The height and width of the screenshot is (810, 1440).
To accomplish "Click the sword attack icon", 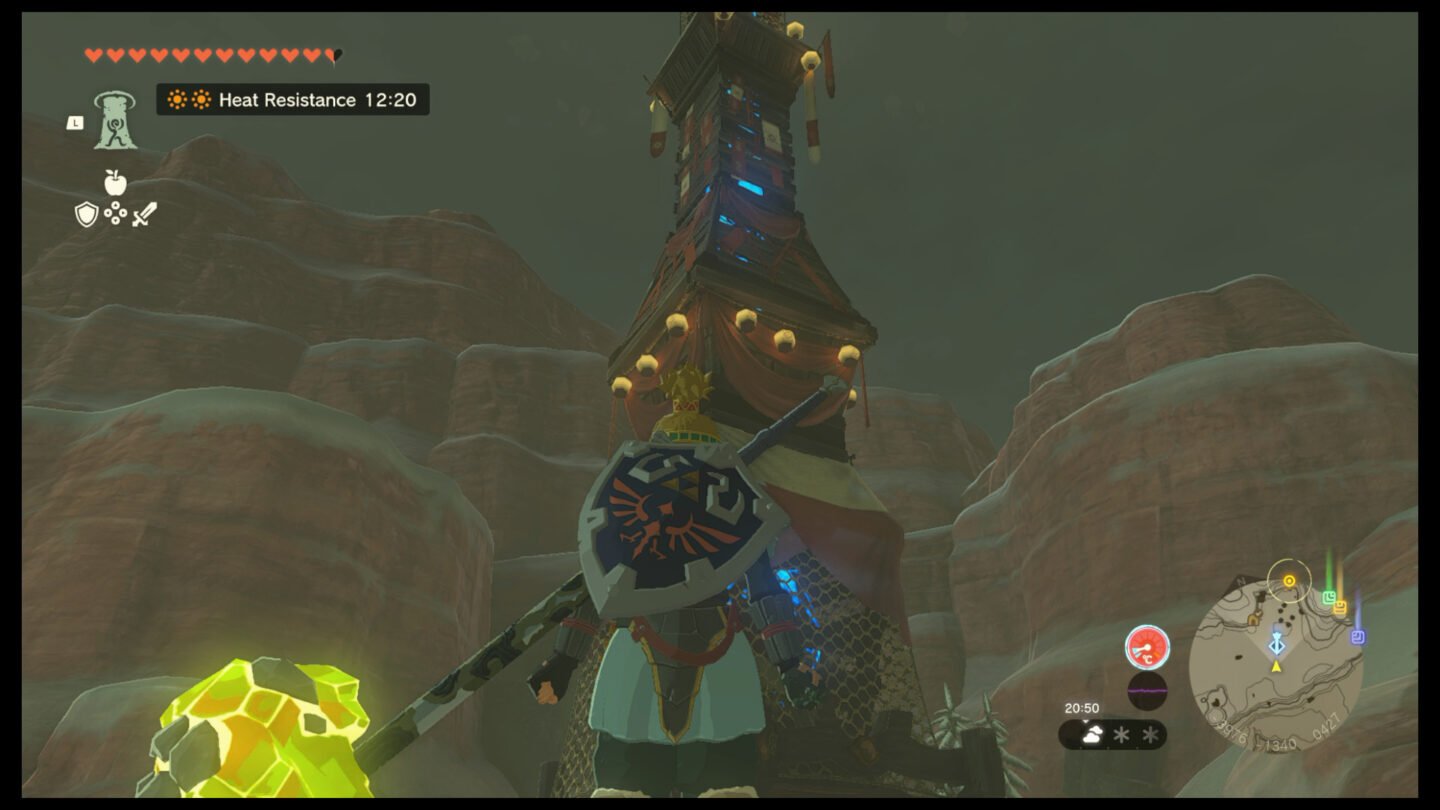I will [x=146, y=212].
